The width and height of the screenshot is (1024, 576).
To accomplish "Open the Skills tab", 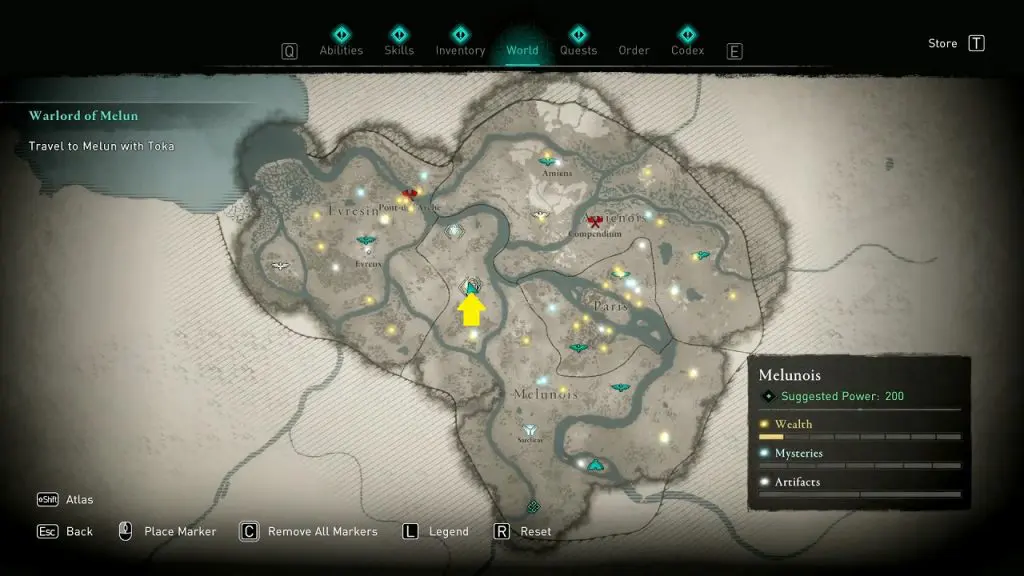I will pos(399,50).
